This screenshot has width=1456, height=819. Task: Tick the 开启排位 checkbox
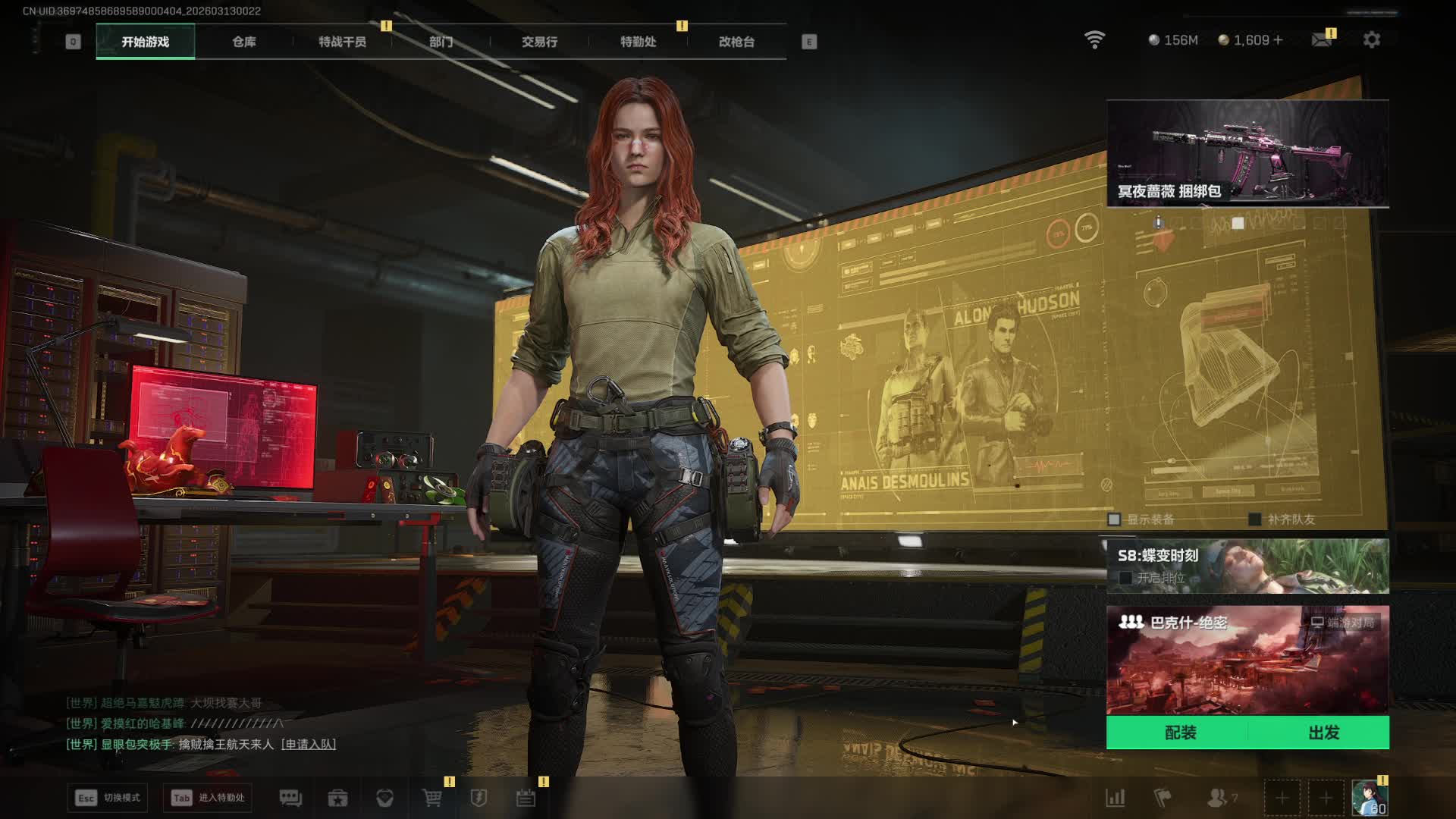[1125, 578]
